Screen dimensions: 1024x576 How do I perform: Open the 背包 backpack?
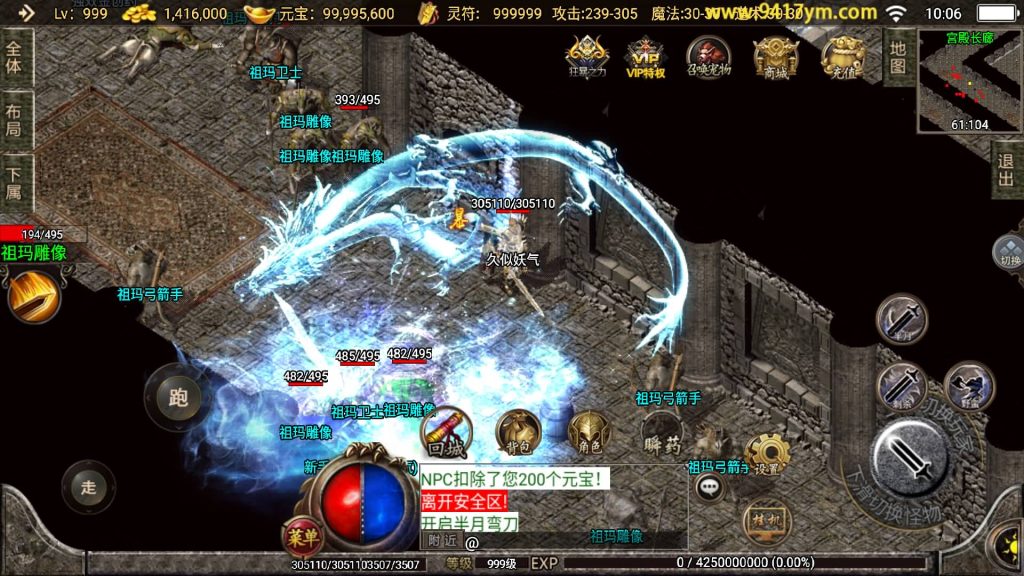[518, 431]
